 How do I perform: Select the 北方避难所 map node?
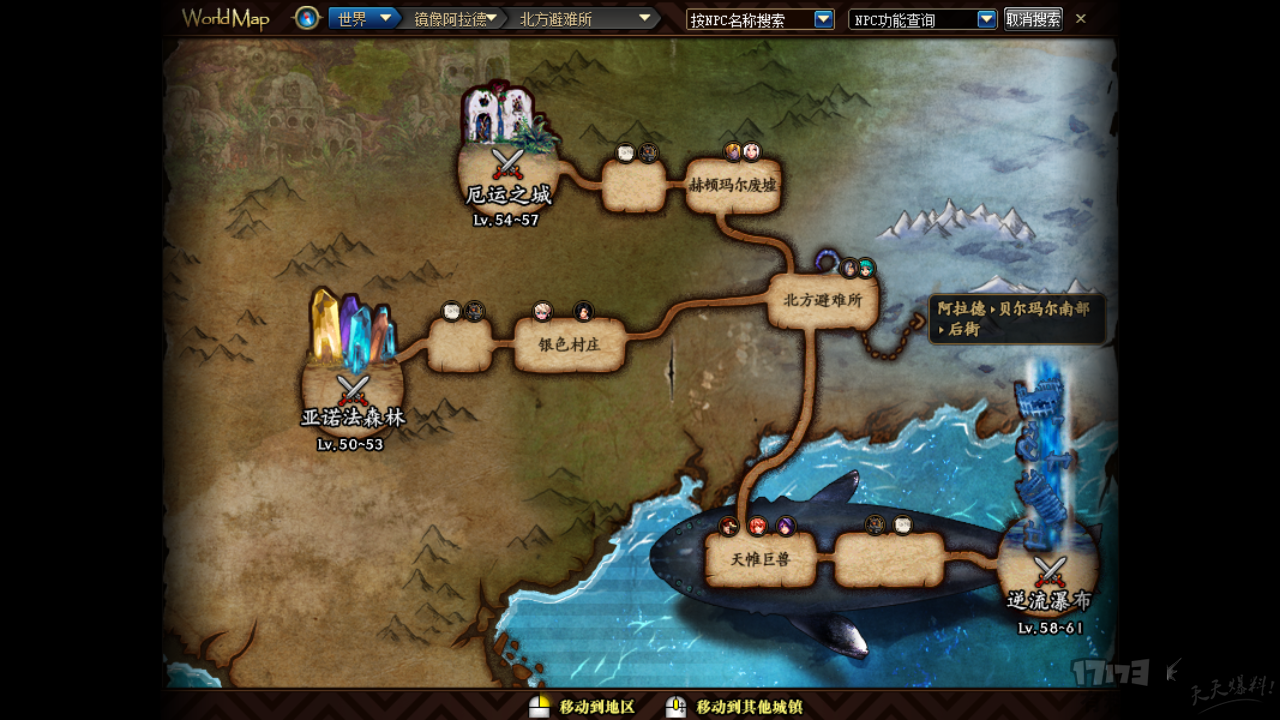tap(822, 301)
